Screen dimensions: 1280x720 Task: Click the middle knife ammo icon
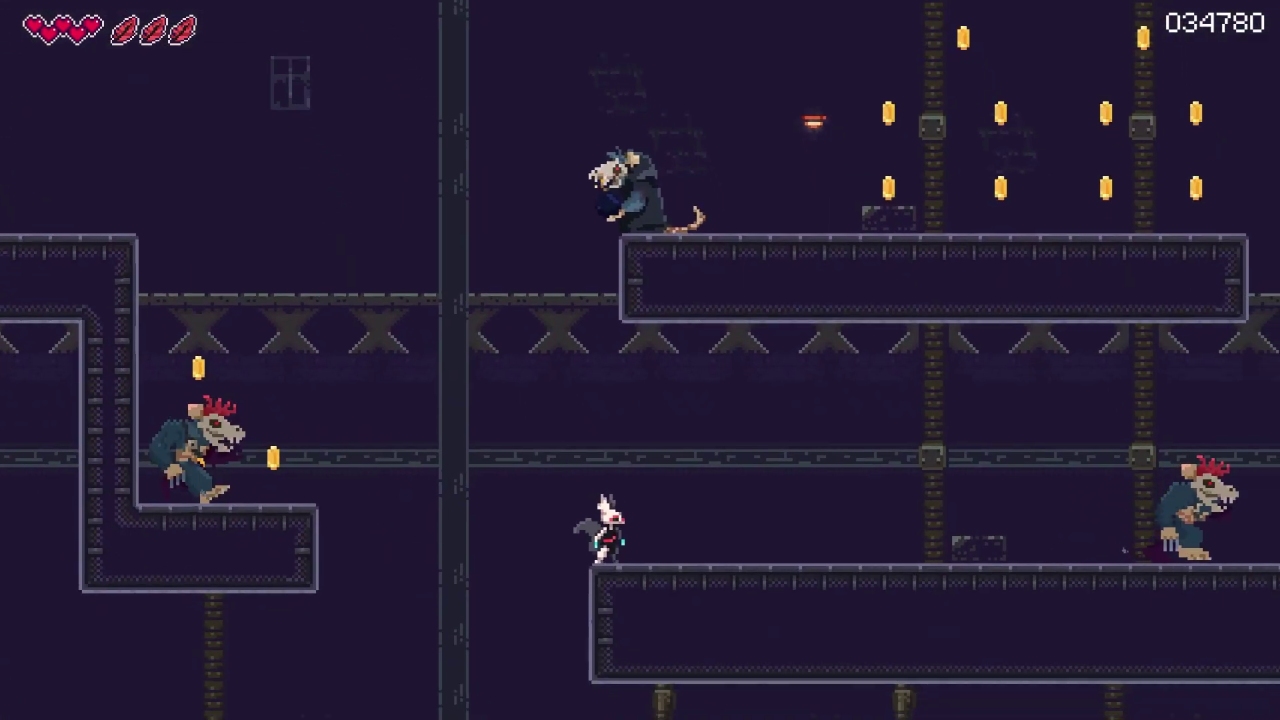coord(153,30)
